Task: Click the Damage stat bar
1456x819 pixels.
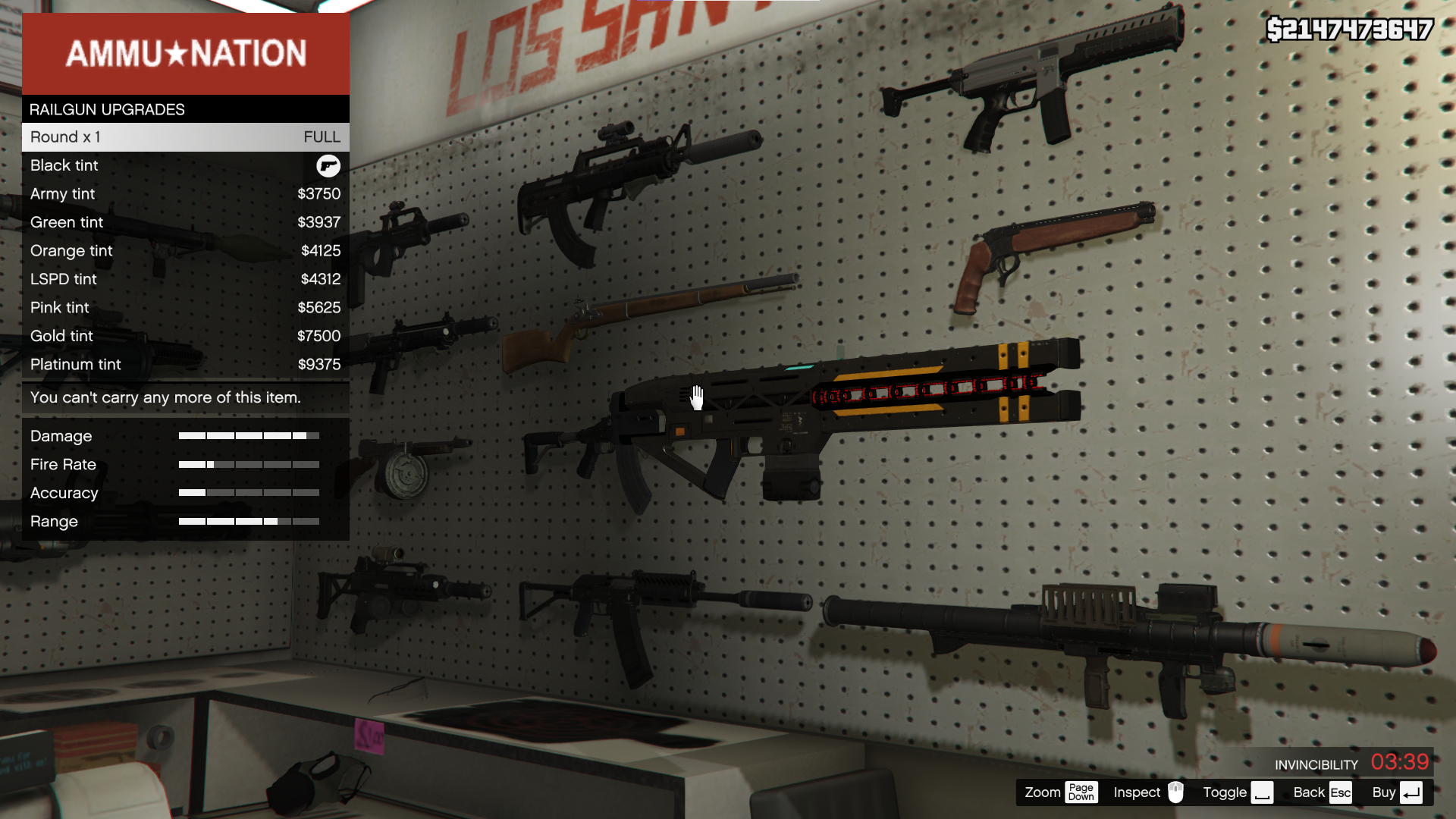Action: (x=249, y=436)
